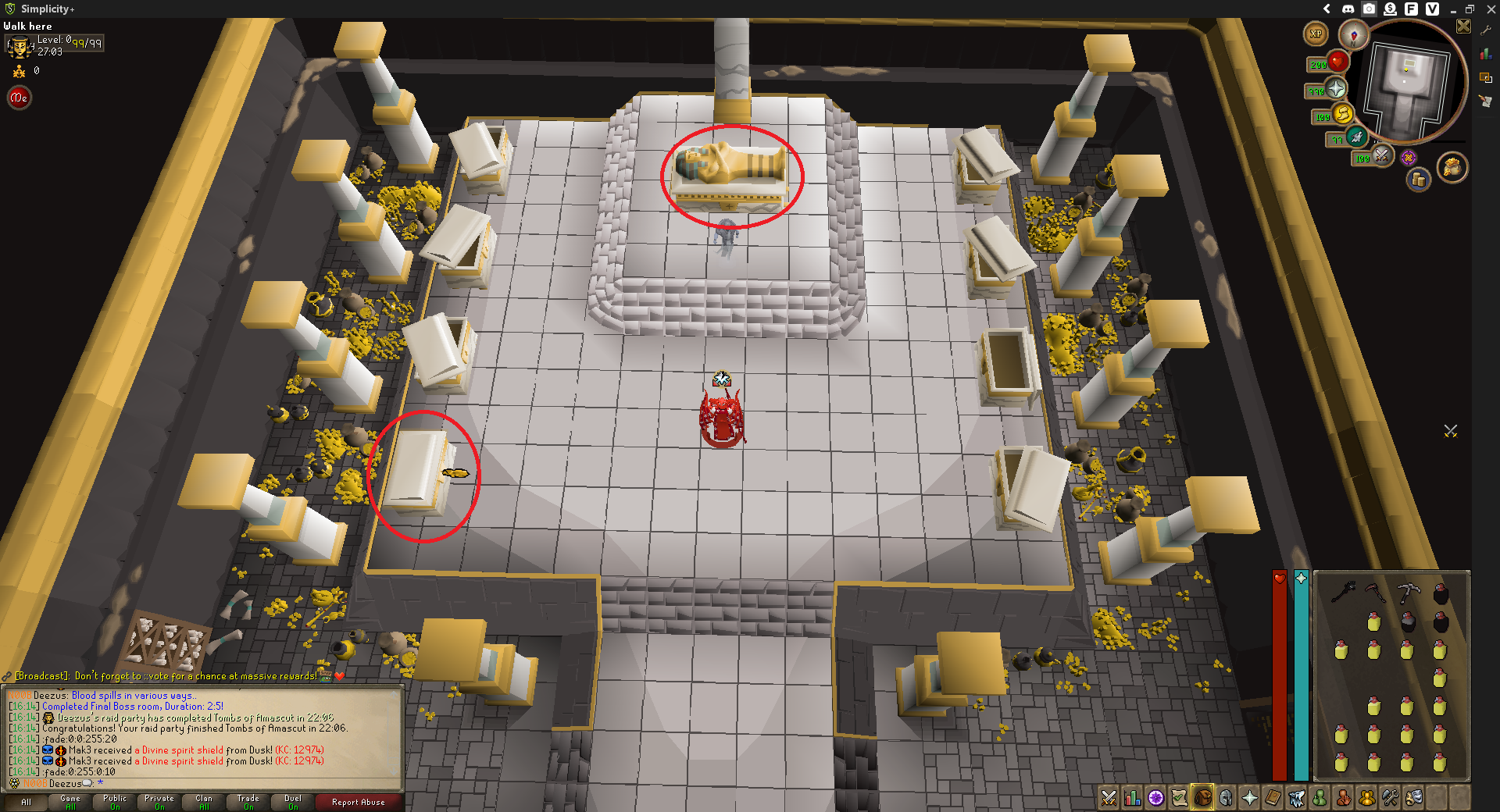Open the inventory backpack tab
This screenshot has height=812, width=1500.
pos(1202,799)
